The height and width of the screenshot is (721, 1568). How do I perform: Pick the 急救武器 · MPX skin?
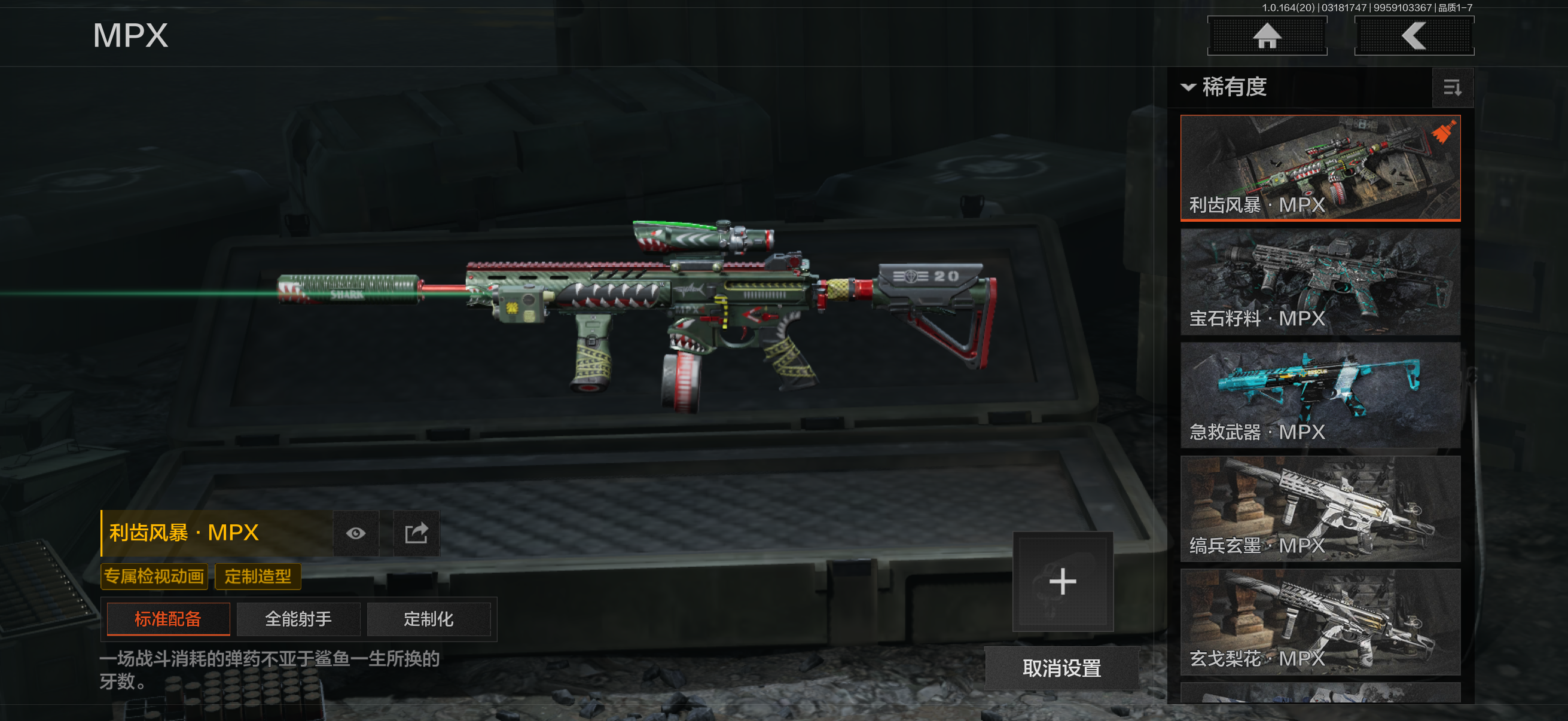pyautogui.click(x=1320, y=395)
